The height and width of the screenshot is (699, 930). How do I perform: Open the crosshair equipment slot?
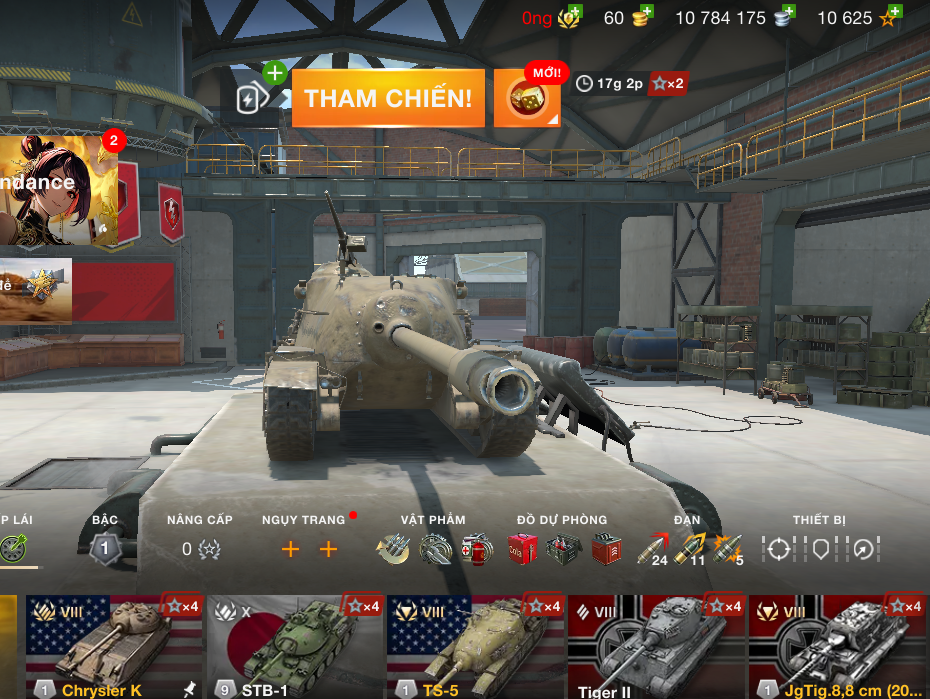[x=778, y=548]
